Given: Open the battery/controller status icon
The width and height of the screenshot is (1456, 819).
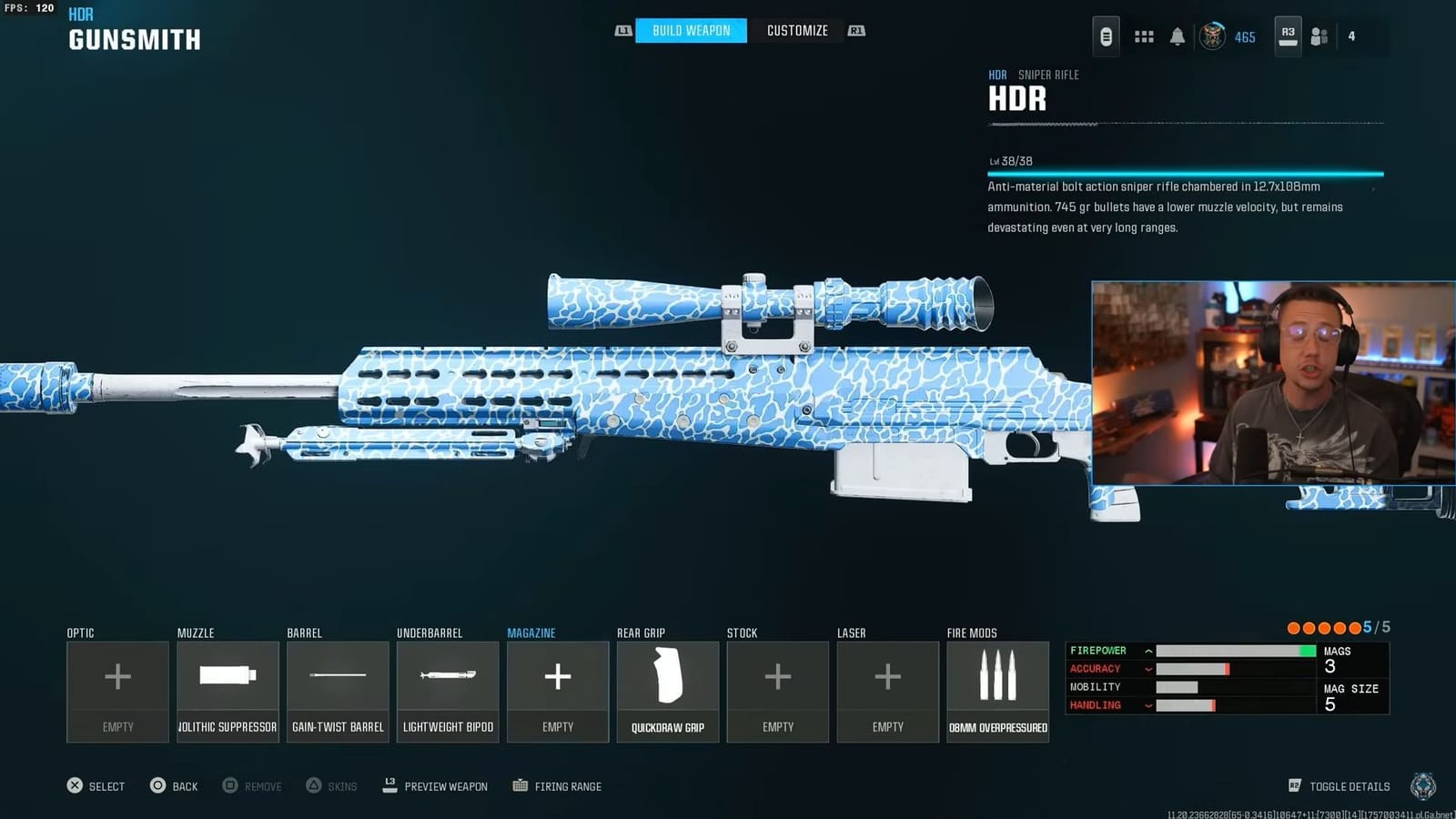Looking at the screenshot, I should 1106,35.
